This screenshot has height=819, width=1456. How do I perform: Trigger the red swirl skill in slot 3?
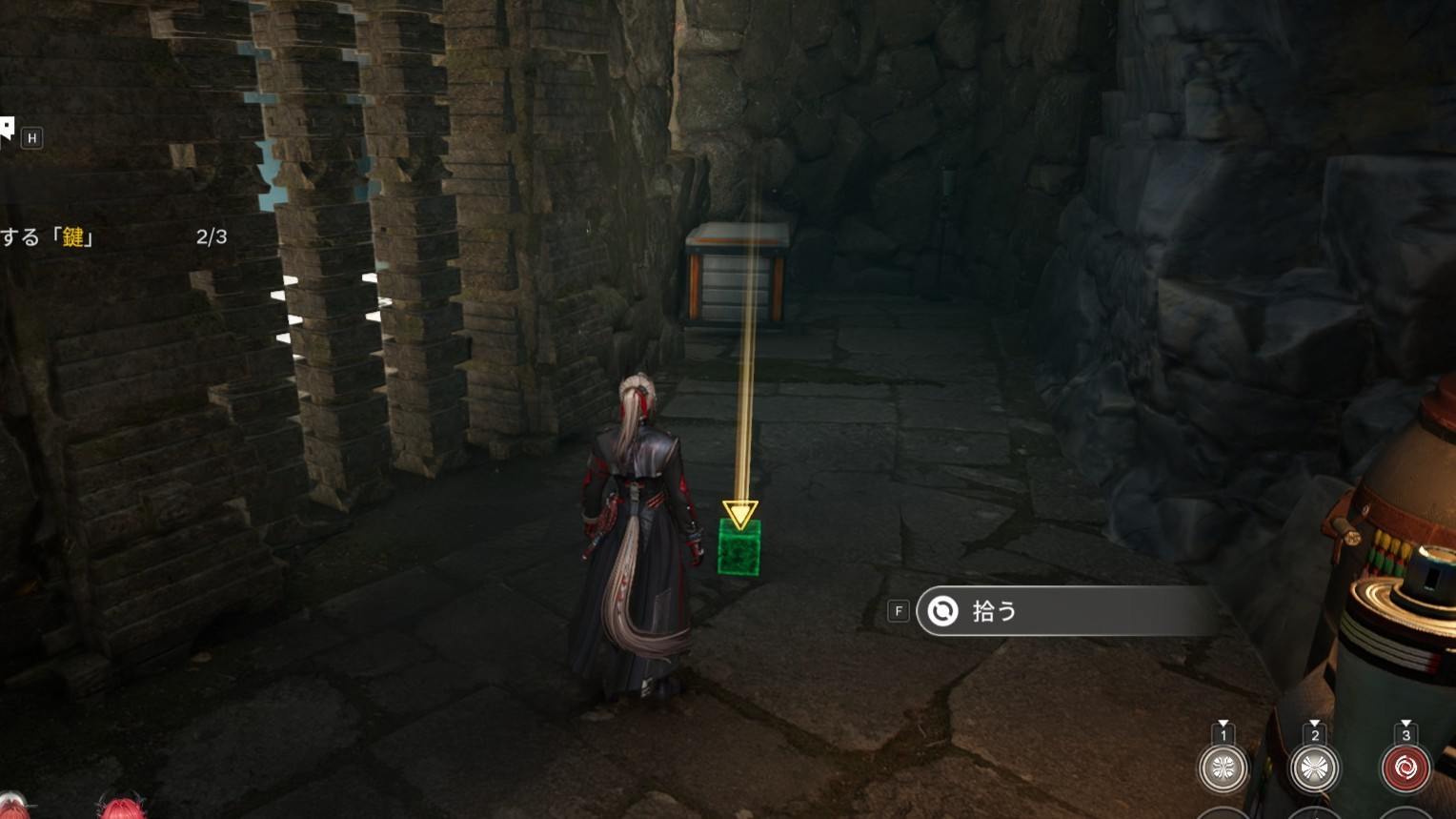(1405, 768)
